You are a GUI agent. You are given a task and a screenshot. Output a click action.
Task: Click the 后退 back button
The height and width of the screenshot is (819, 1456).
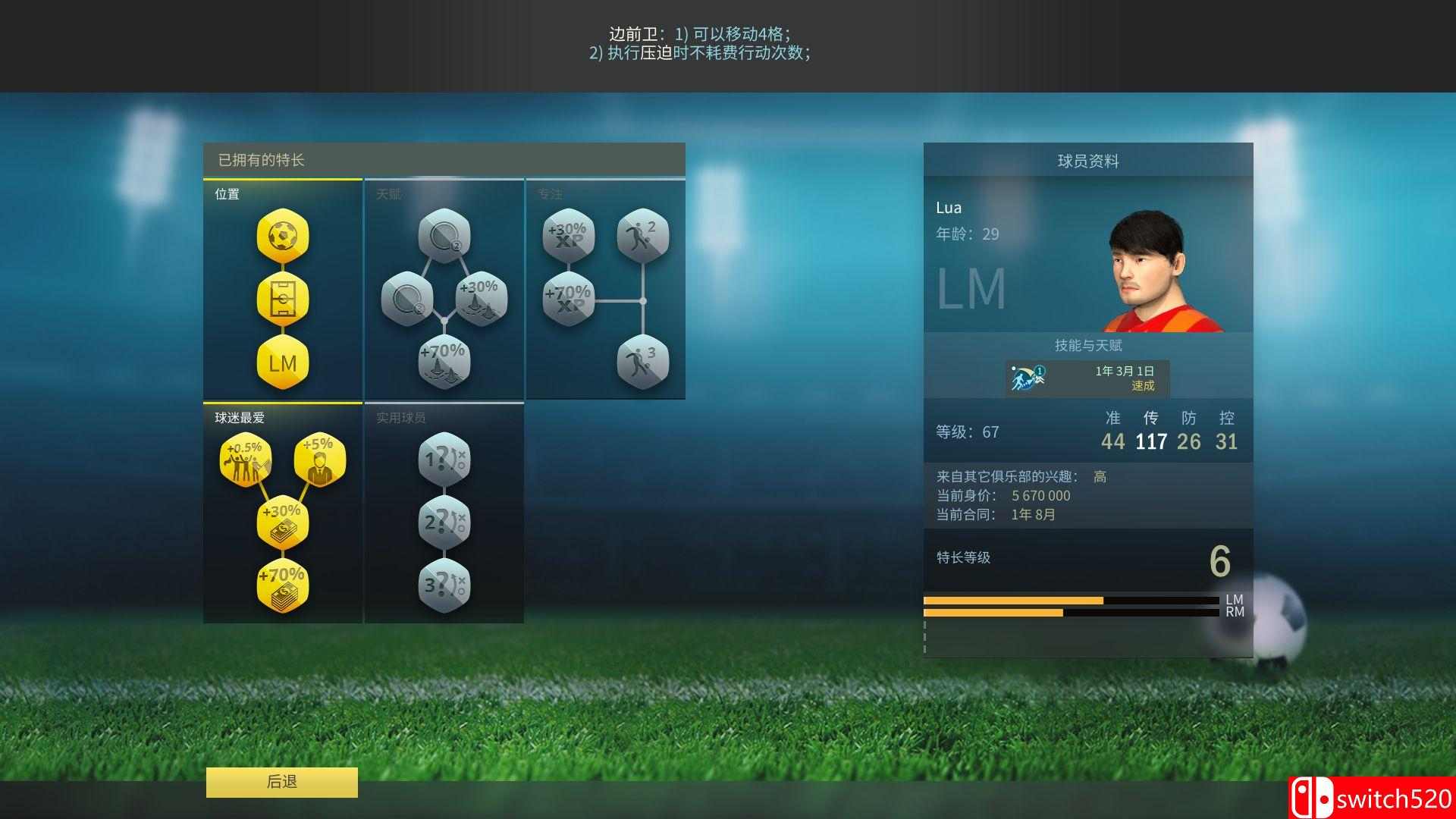[281, 781]
